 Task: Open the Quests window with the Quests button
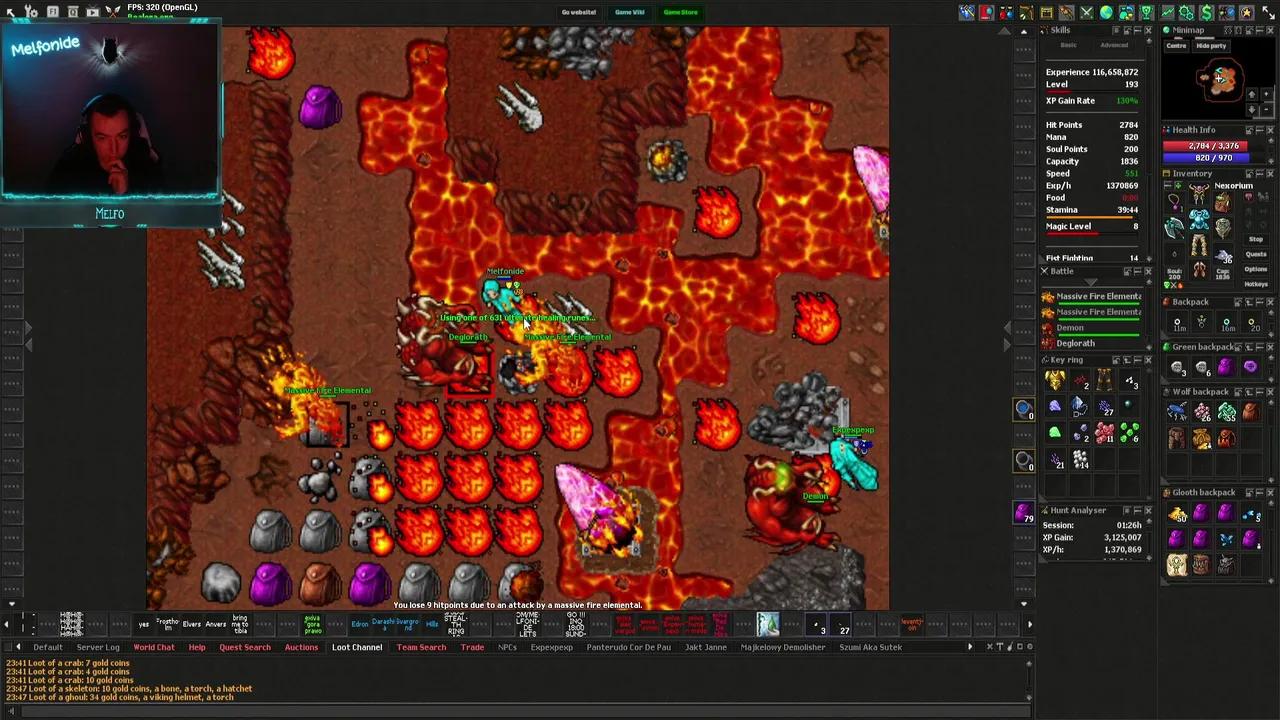[1256, 255]
